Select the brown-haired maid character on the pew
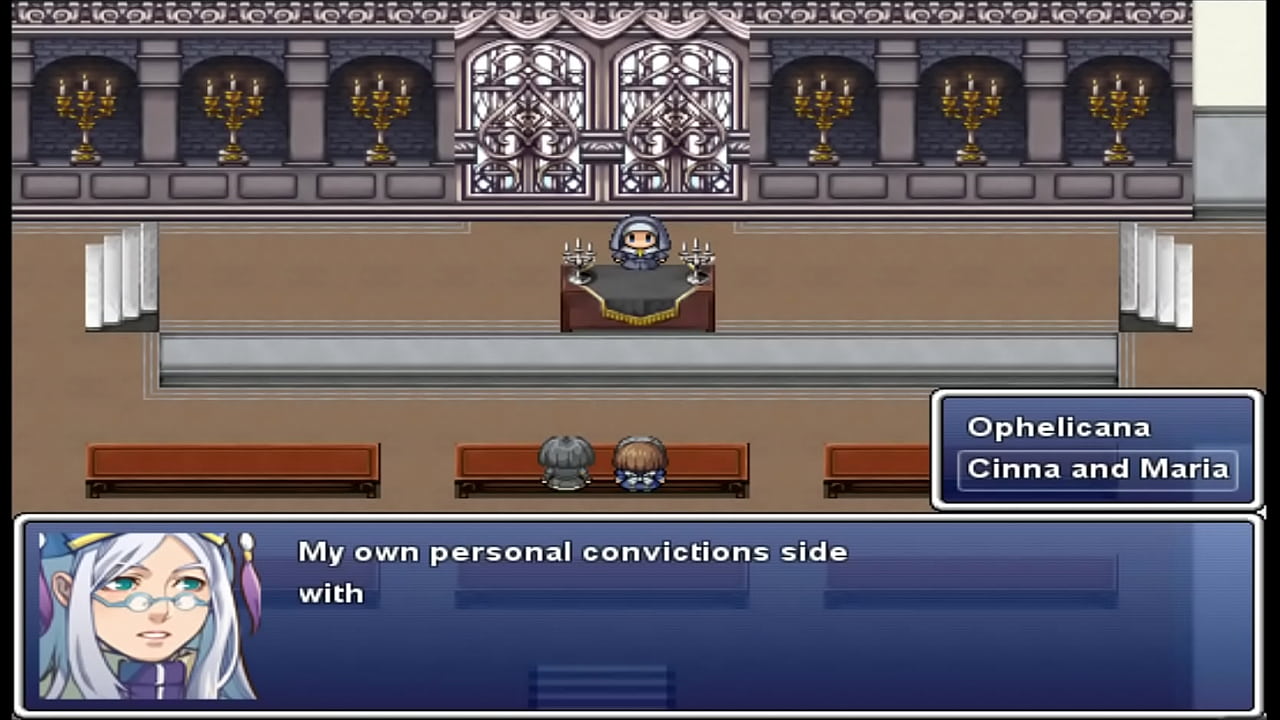 640,462
